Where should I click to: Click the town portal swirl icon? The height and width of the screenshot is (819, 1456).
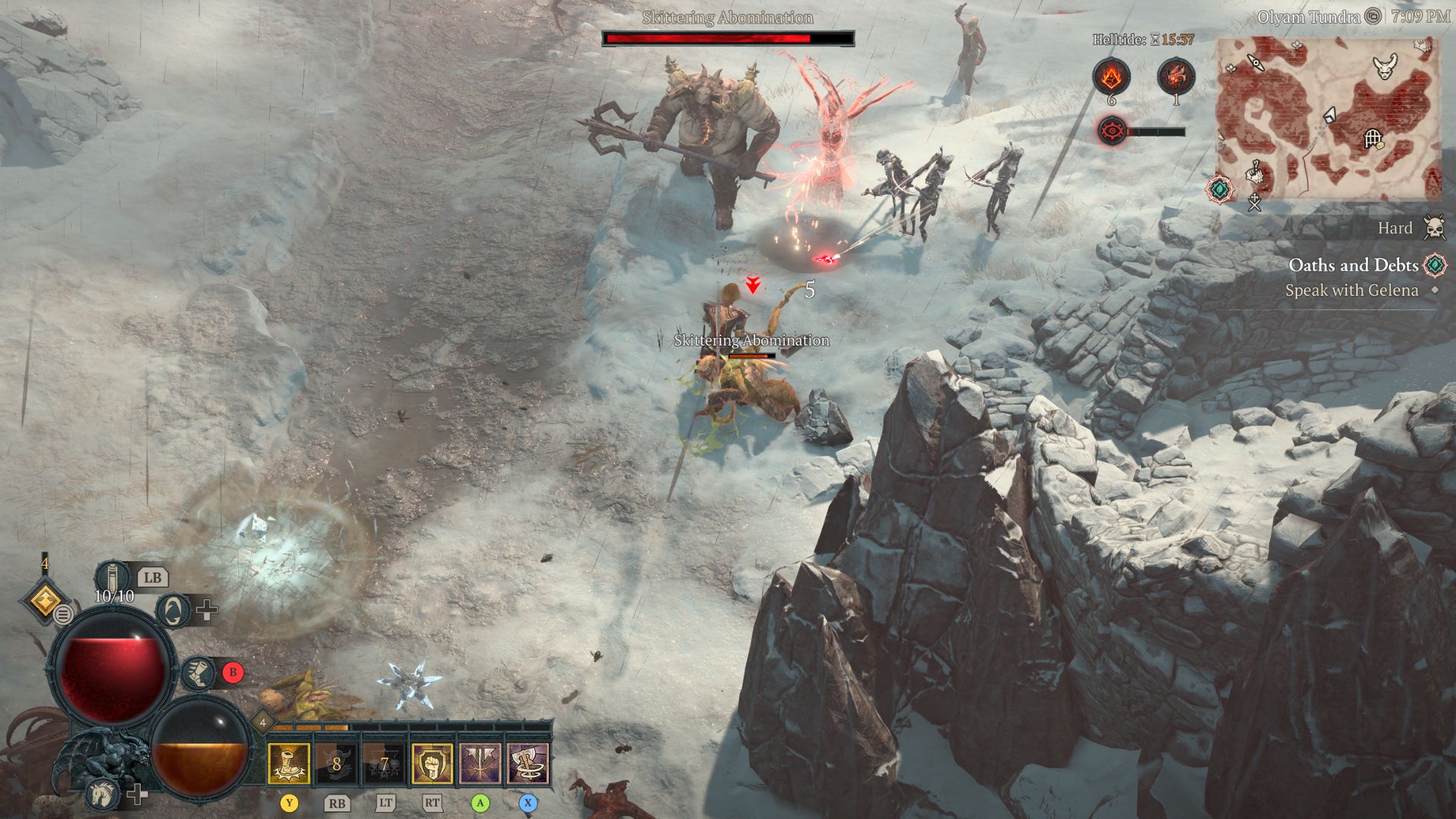[x=173, y=610]
